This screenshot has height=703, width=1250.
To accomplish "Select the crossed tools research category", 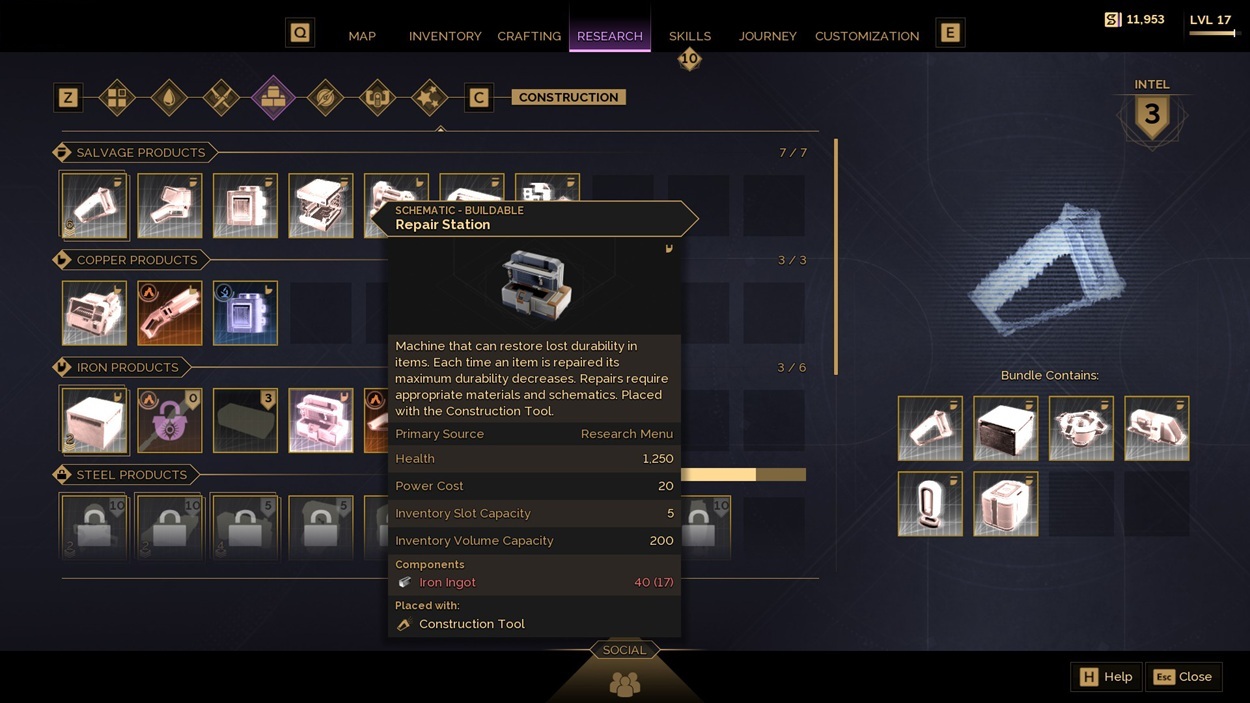I will coord(221,98).
